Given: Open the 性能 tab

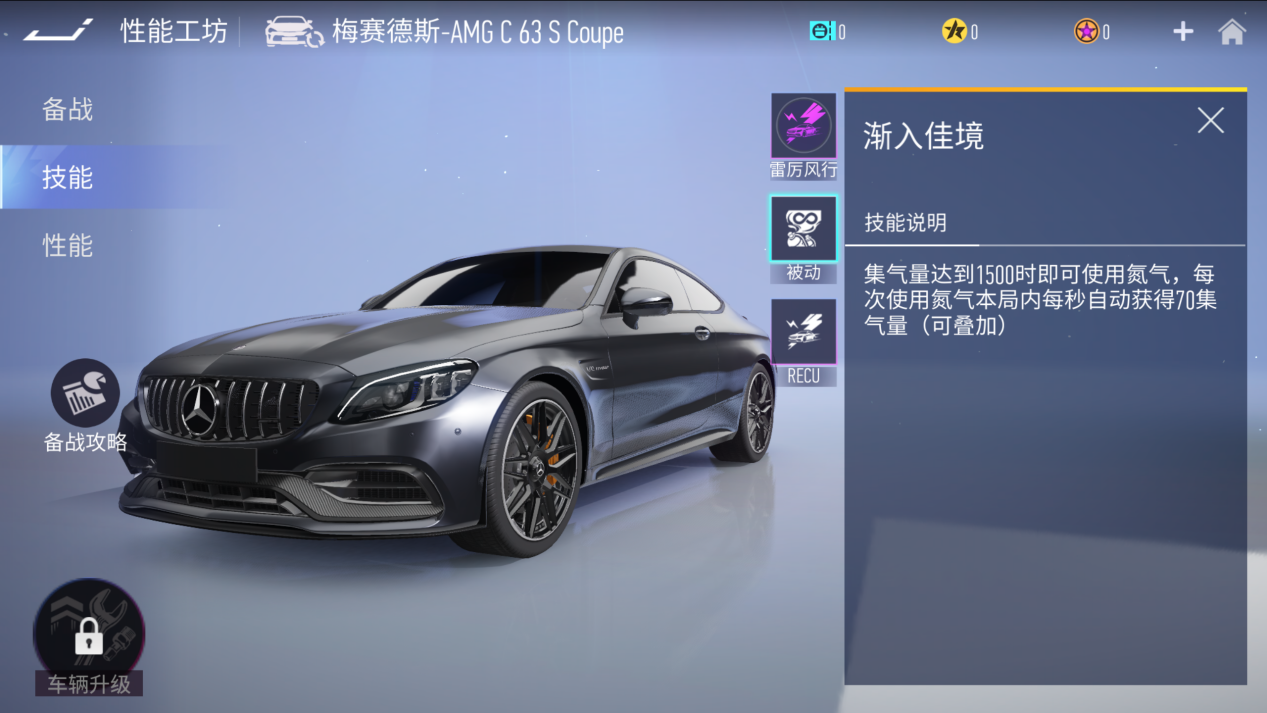Looking at the screenshot, I should point(67,245).
